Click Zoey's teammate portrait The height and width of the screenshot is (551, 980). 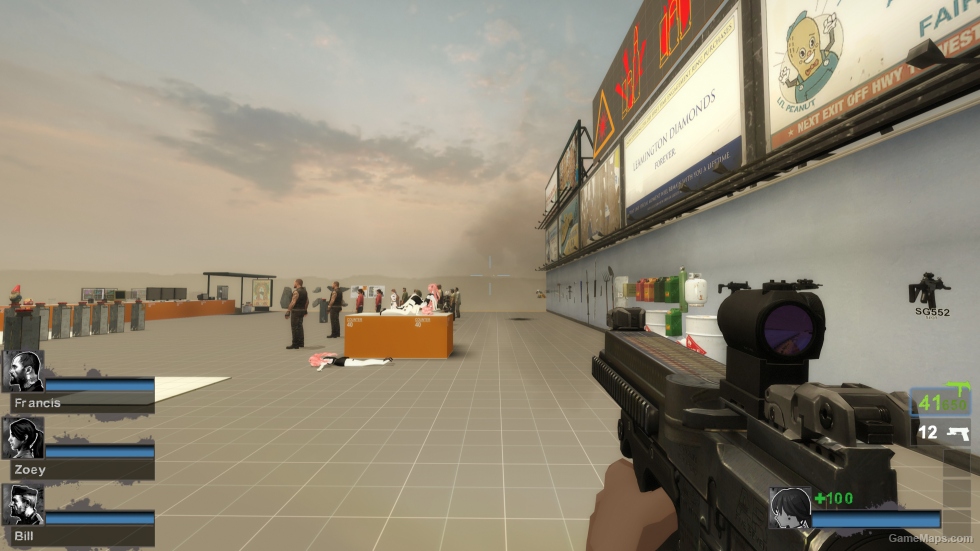24,438
